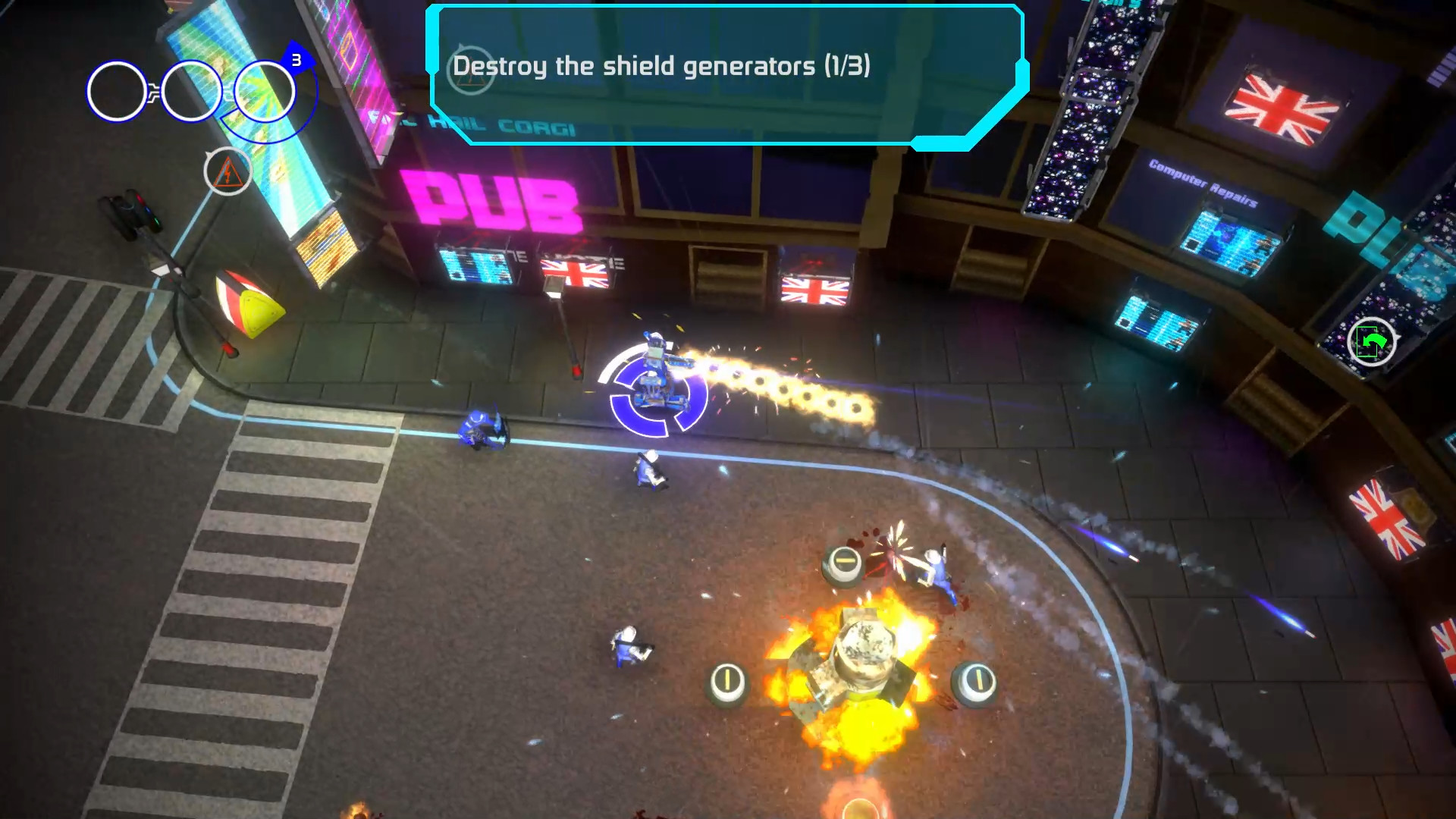This screenshot has width=1456, height=819.
Task: Select the first empty ability circle slot
Action: coord(115,91)
